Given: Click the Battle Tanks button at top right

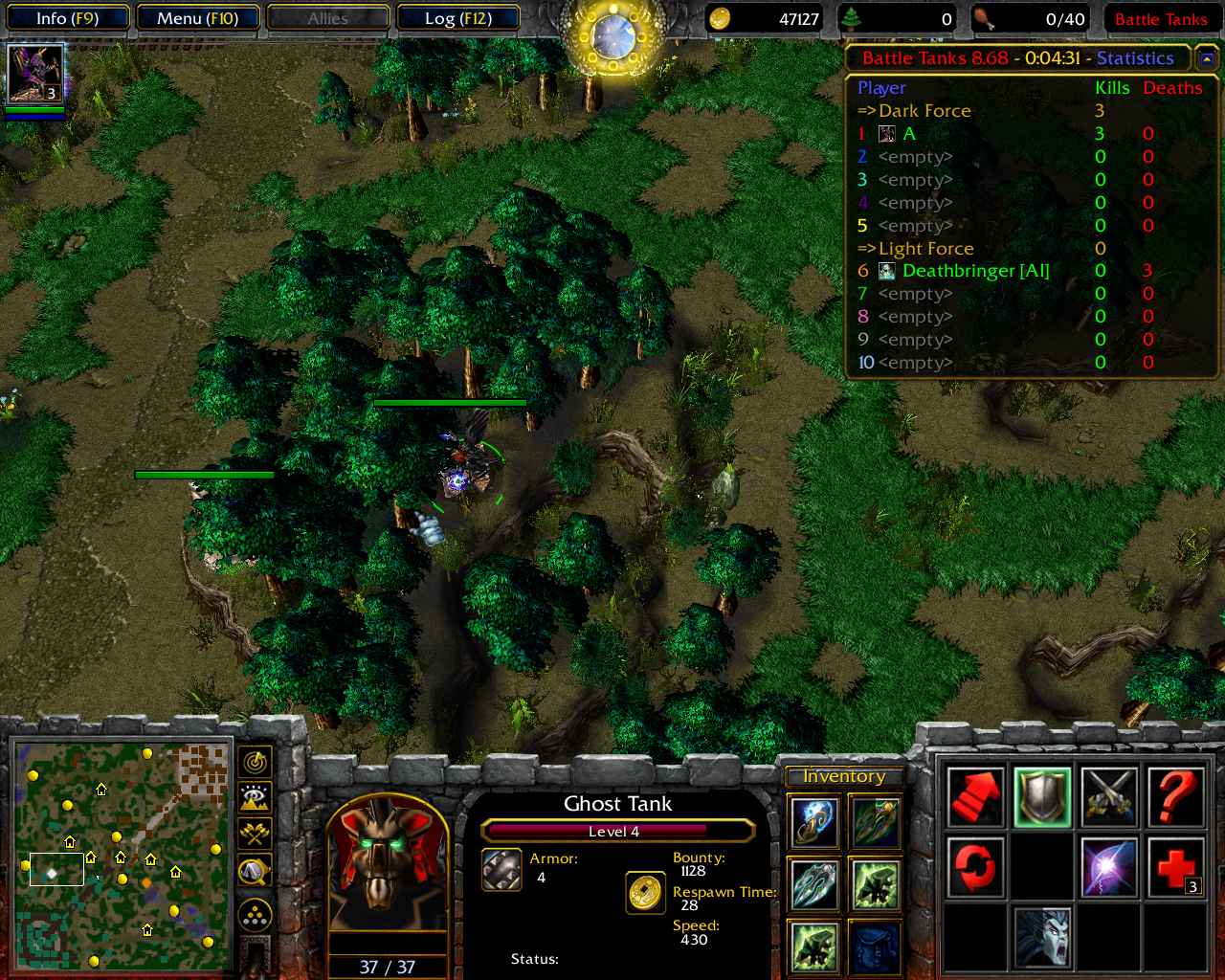Looking at the screenshot, I should [1160, 19].
